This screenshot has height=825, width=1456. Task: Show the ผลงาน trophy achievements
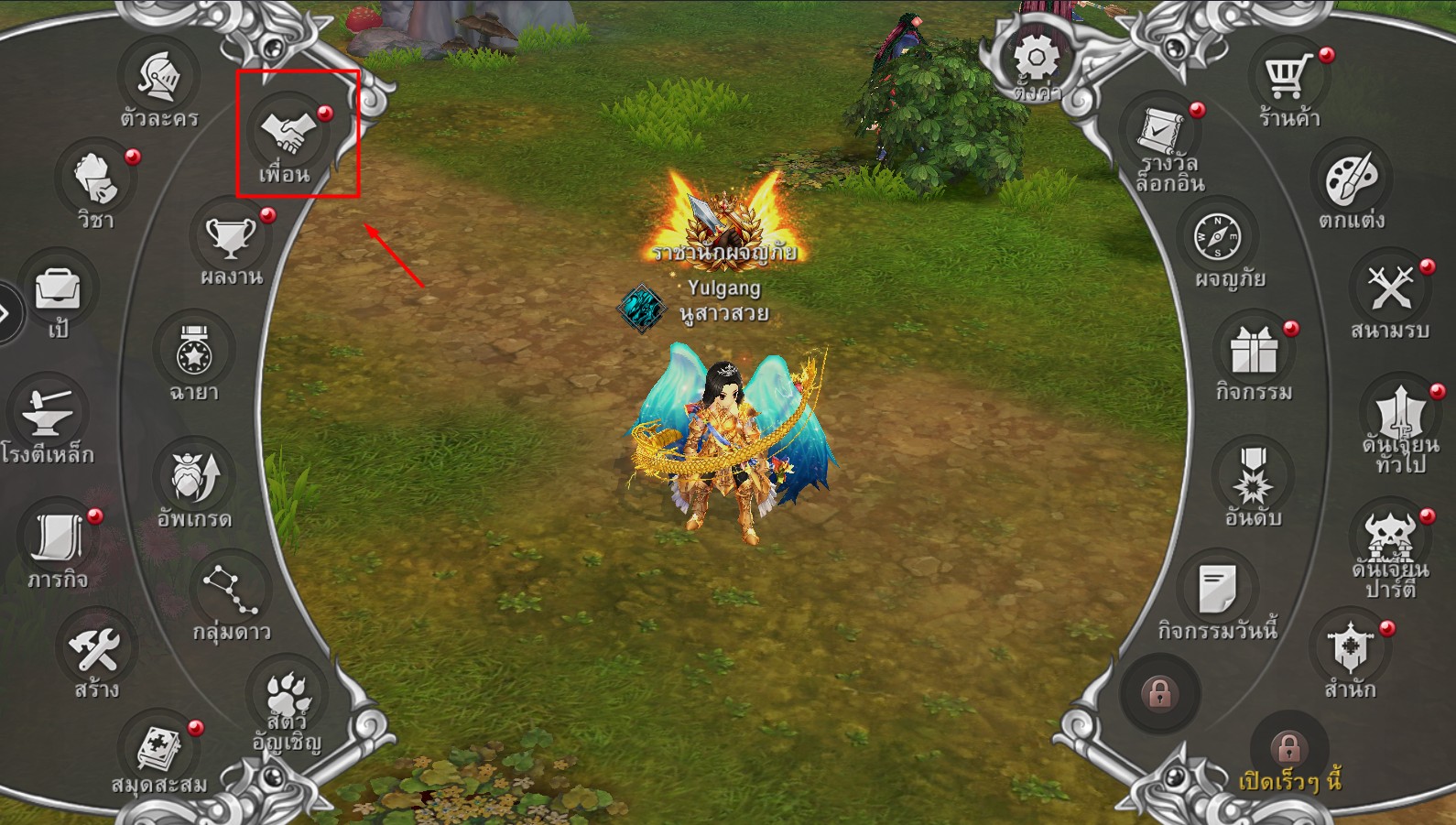tap(231, 238)
